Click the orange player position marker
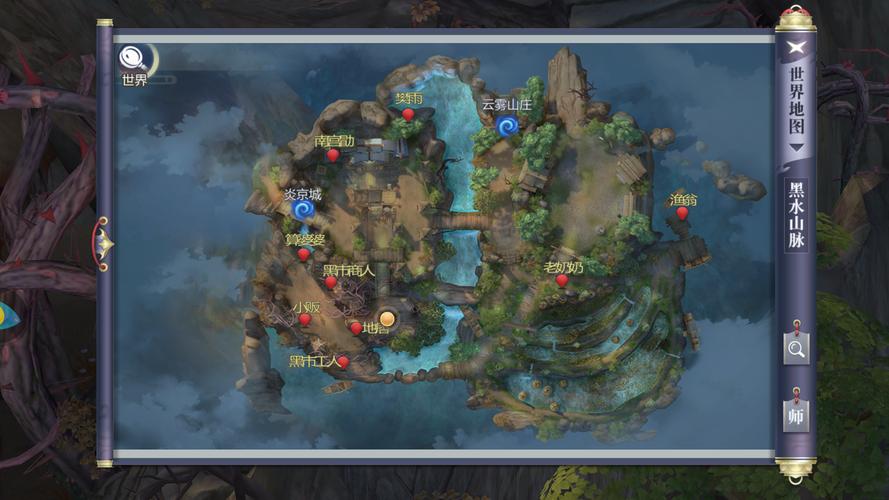The height and width of the screenshot is (500, 889). click(x=387, y=319)
